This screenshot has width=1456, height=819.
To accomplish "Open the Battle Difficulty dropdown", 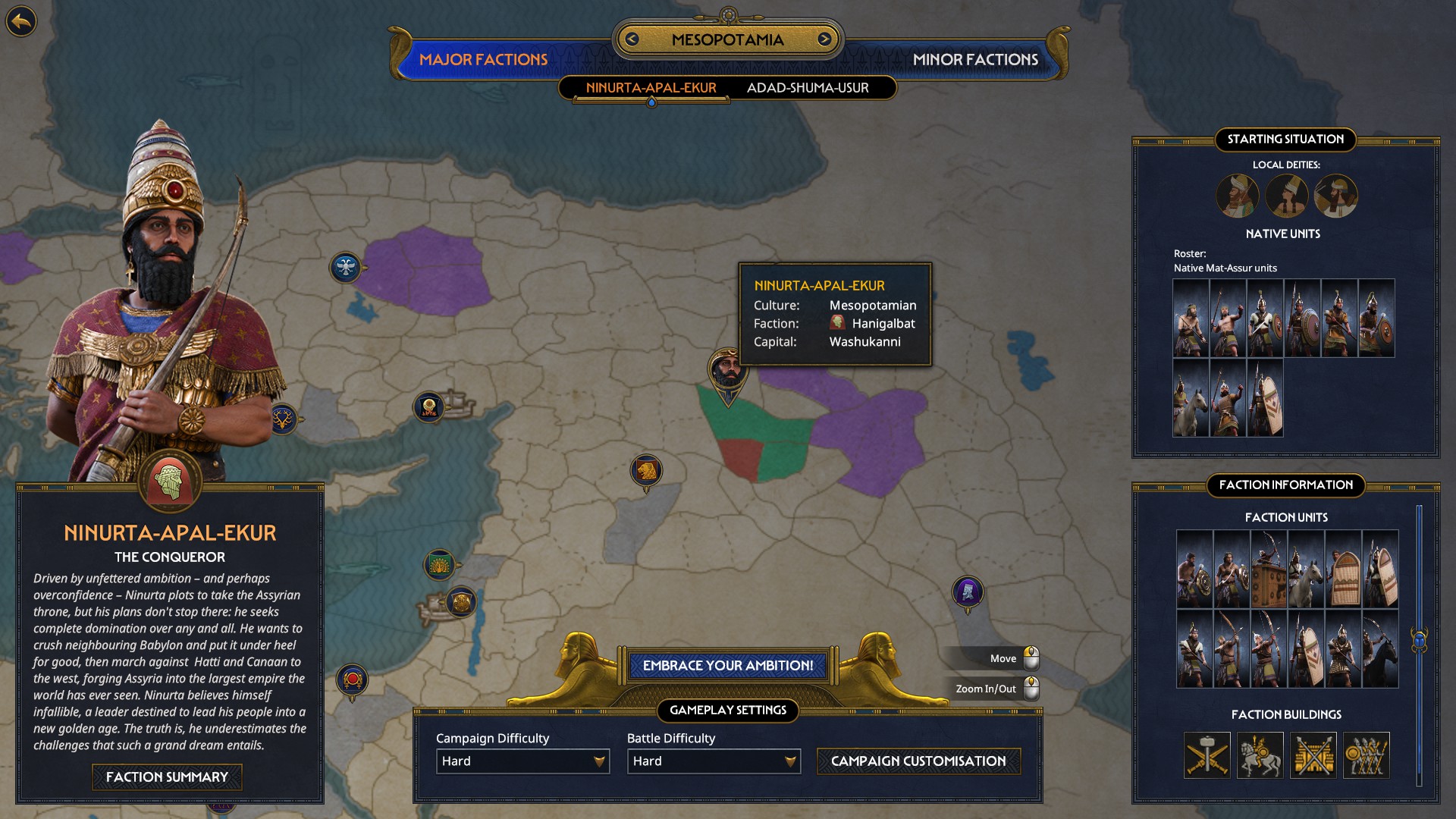I will [713, 761].
